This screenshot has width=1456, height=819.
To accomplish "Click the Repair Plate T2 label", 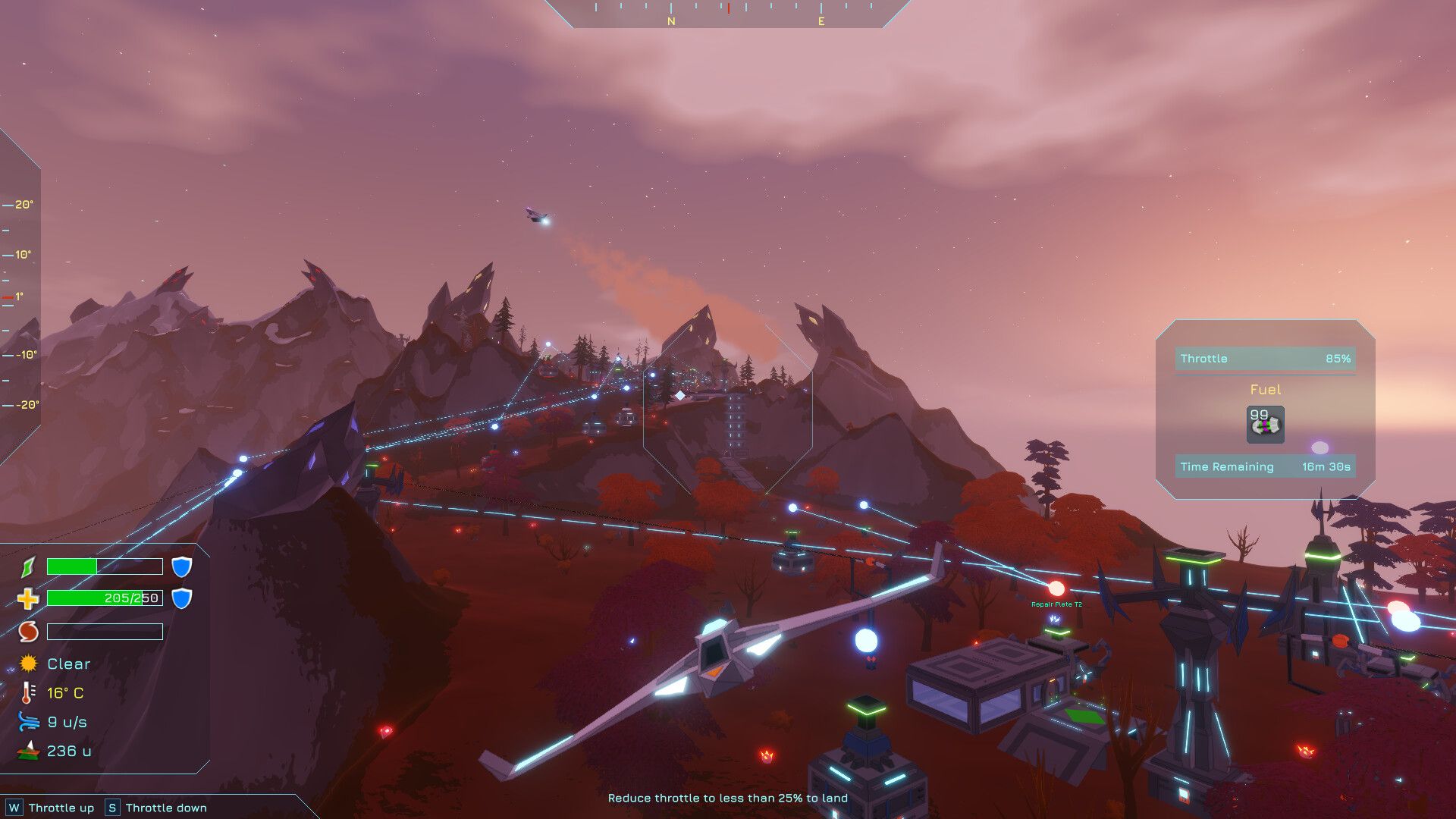I will [1056, 604].
